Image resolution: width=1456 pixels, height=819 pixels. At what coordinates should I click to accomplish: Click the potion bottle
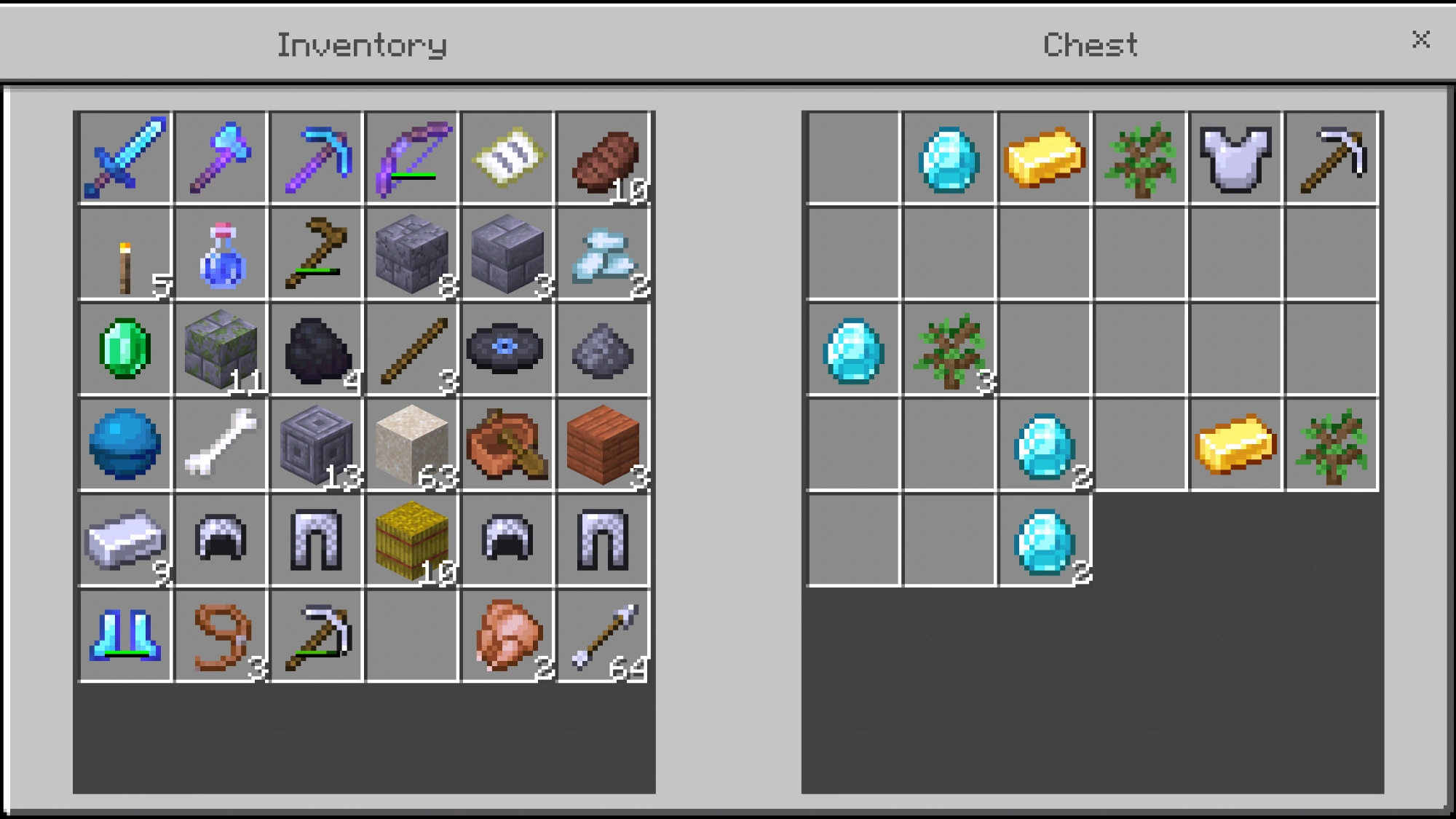pyautogui.click(x=221, y=253)
